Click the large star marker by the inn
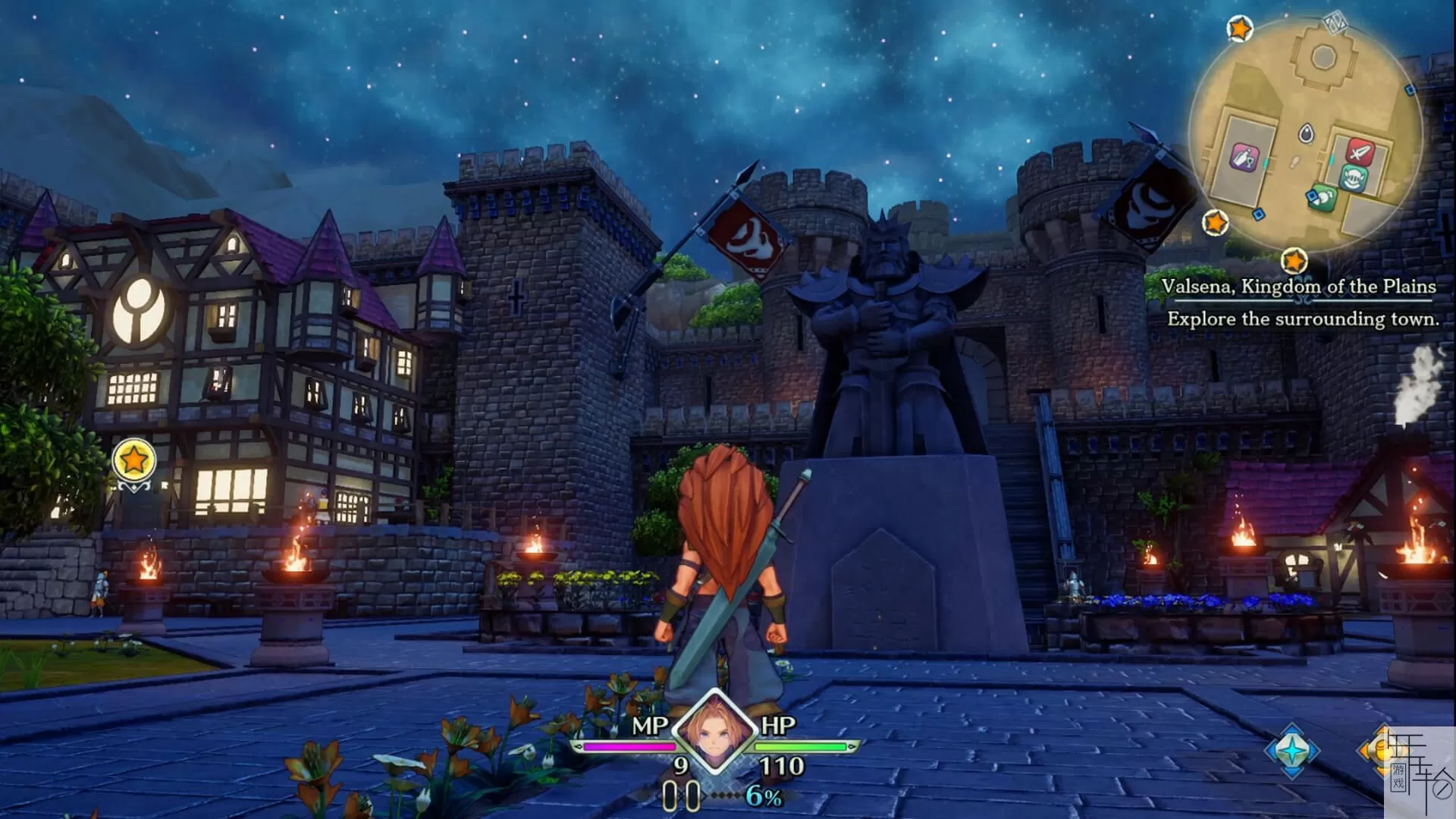This screenshot has width=1456, height=819. click(134, 460)
